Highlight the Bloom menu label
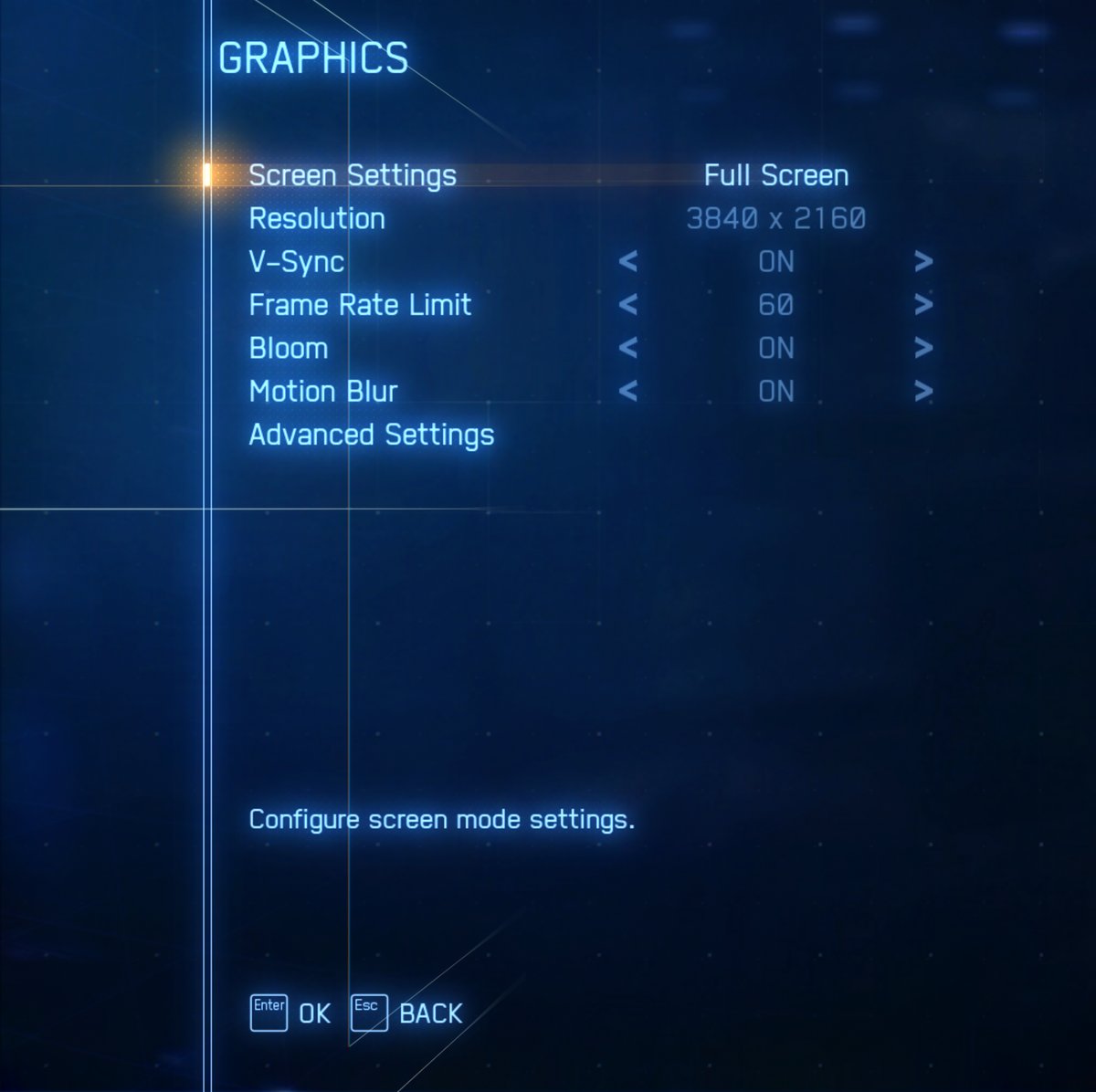 click(x=289, y=348)
